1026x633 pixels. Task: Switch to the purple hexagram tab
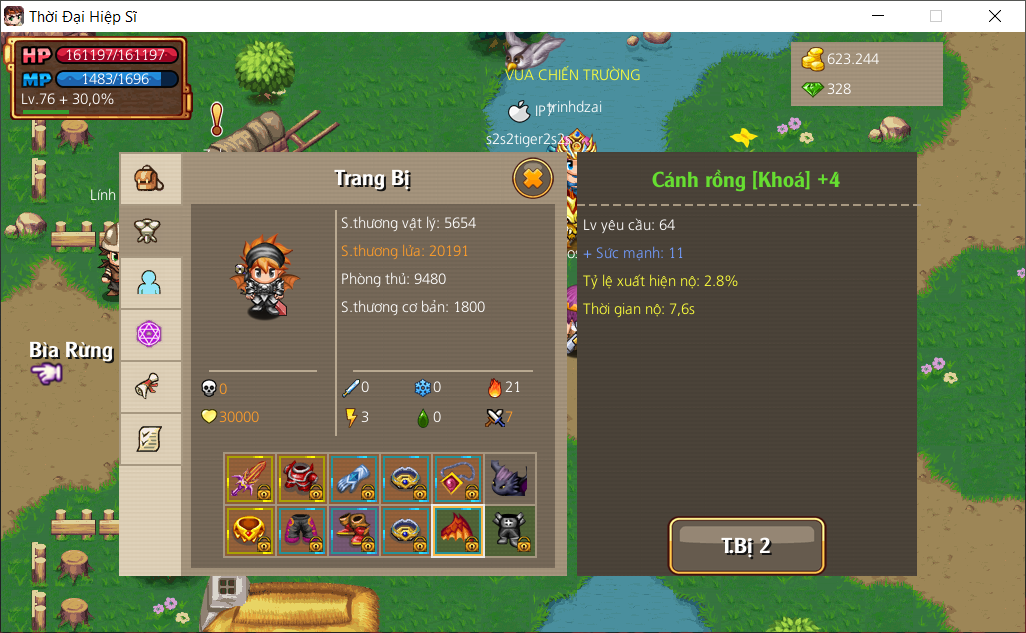pyautogui.click(x=150, y=334)
